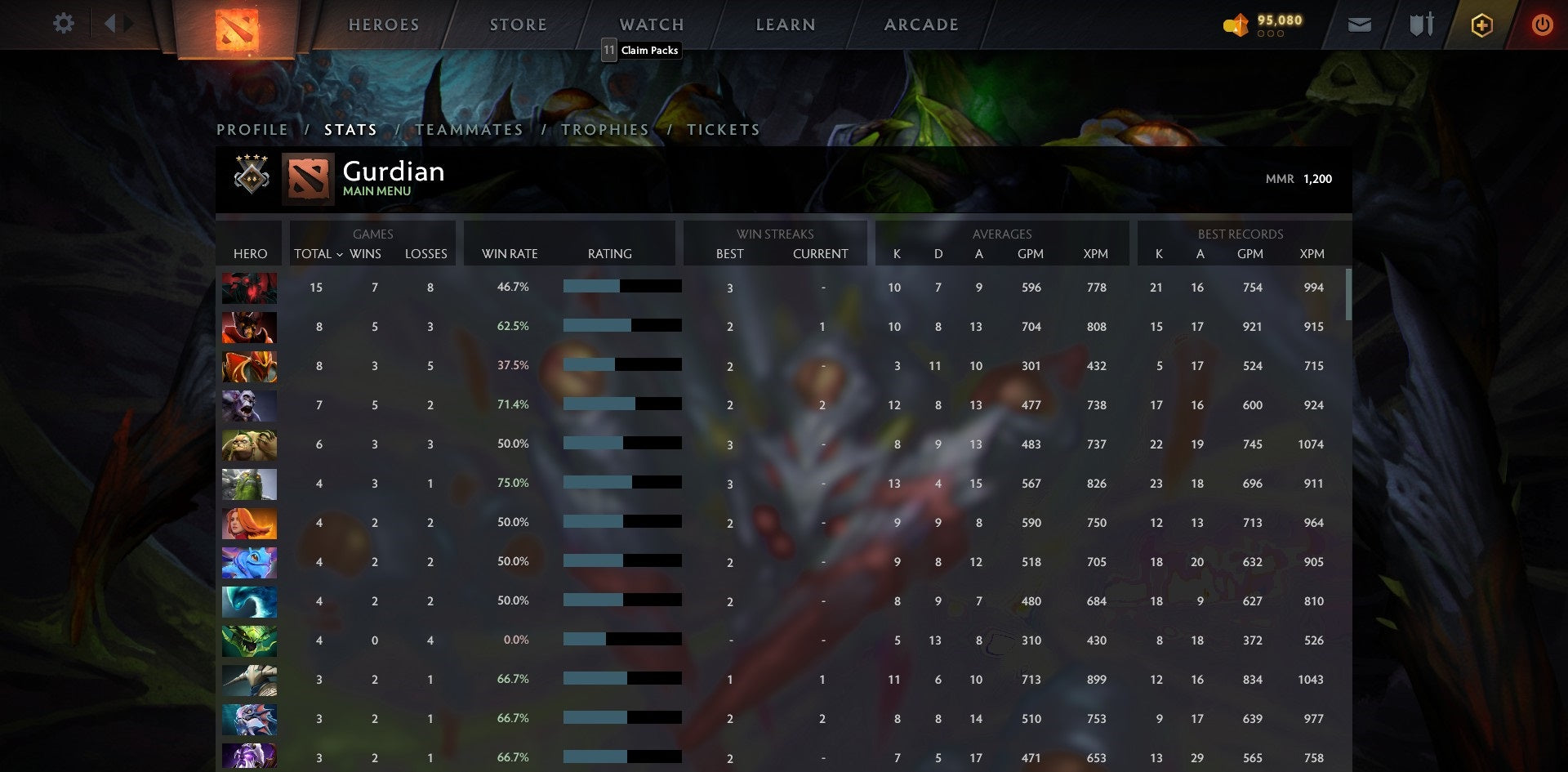Select Pudge's hero portrait thumbnail
1568x772 pixels.
point(249,444)
